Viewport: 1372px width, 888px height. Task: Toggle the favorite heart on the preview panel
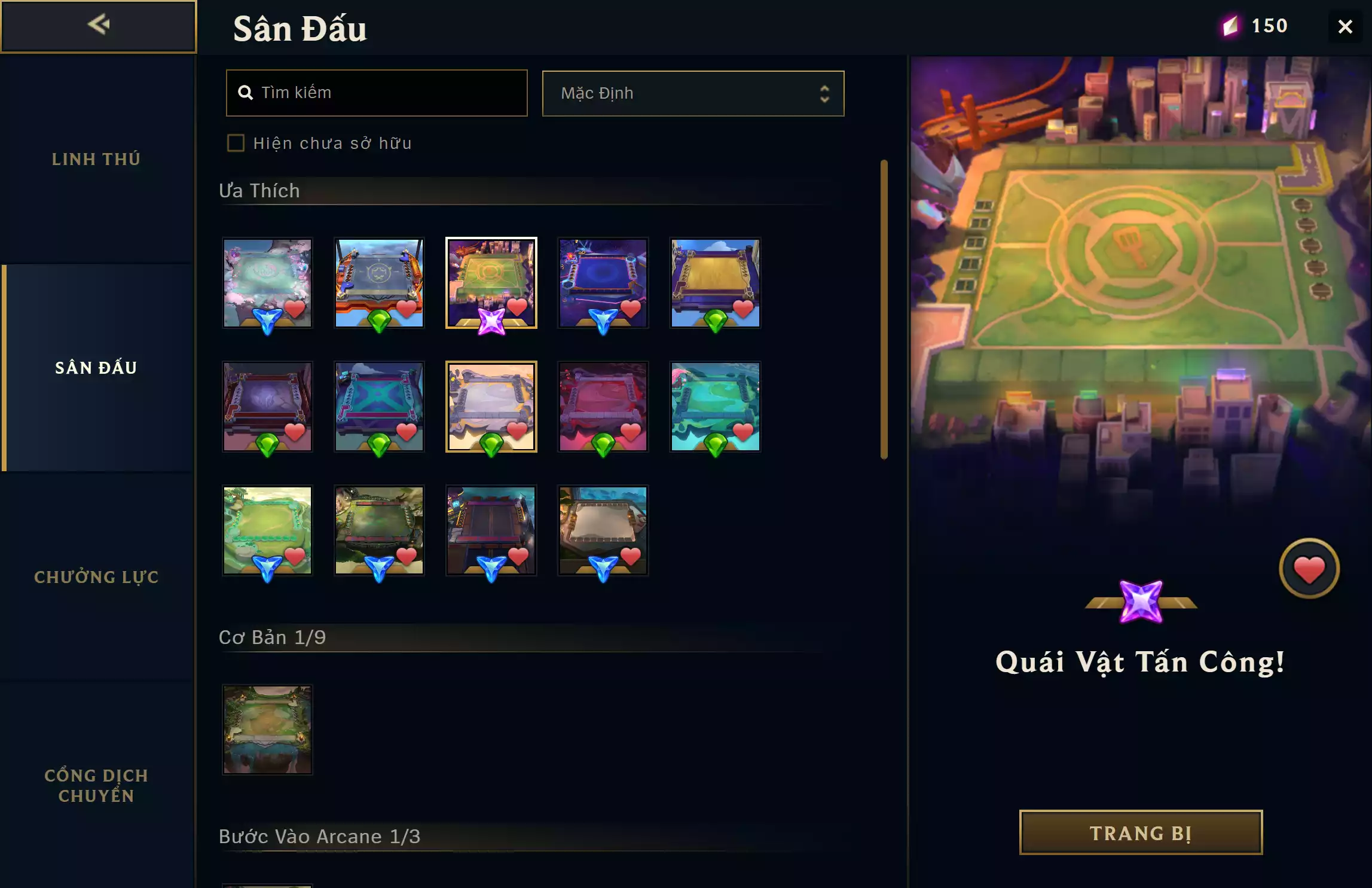pyautogui.click(x=1309, y=569)
